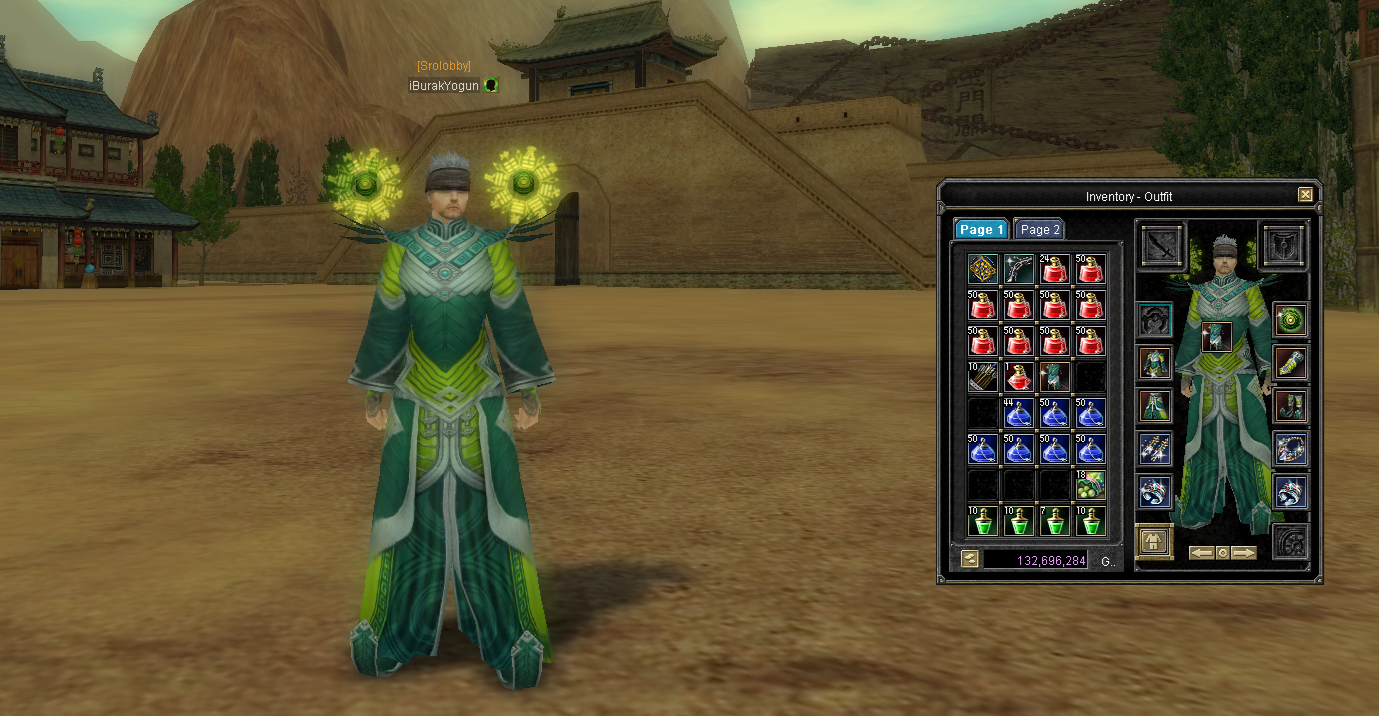Select the golden emblem item slot
1379x716 pixels.
[983, 269]
